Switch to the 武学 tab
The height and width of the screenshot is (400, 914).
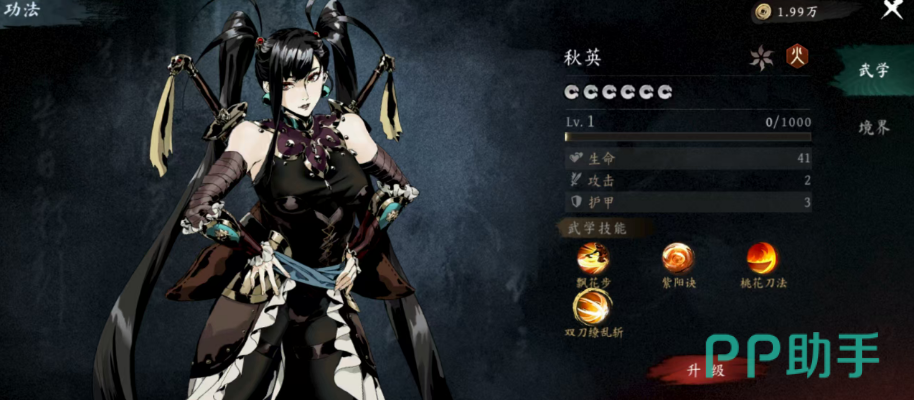[x=873, y=70]
